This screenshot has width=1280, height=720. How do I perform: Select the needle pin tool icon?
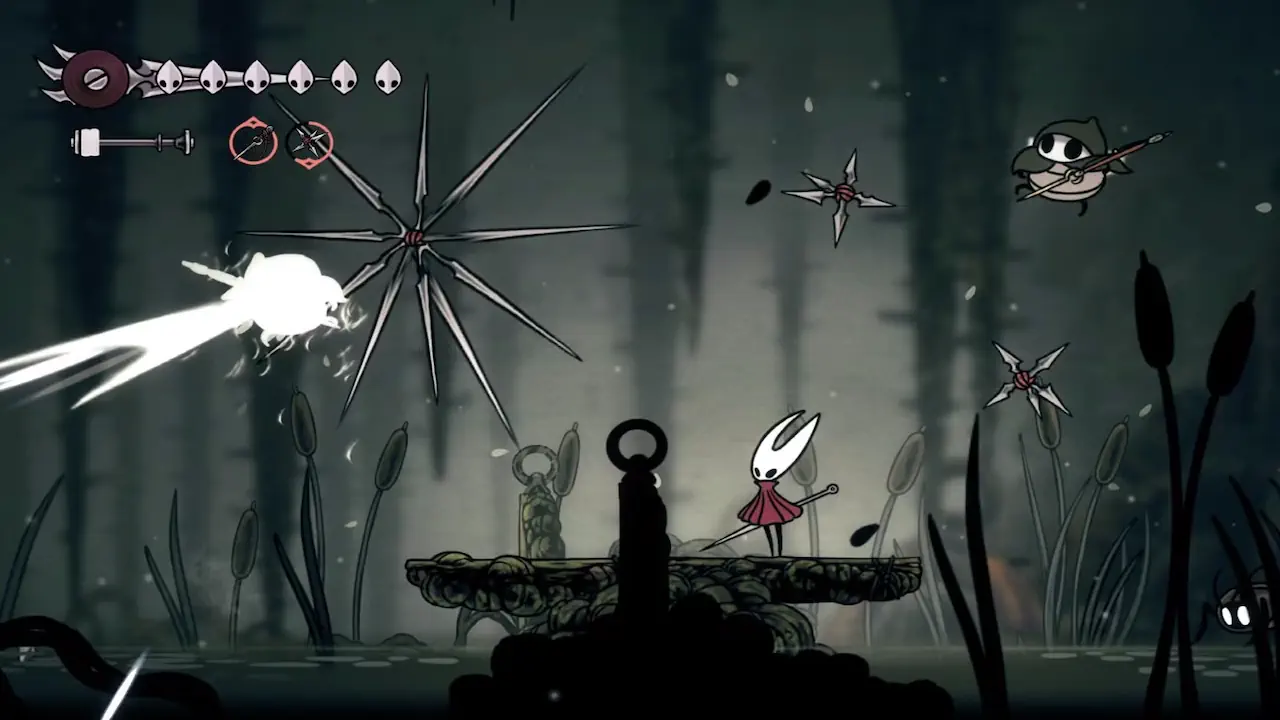tap(253, 142)
